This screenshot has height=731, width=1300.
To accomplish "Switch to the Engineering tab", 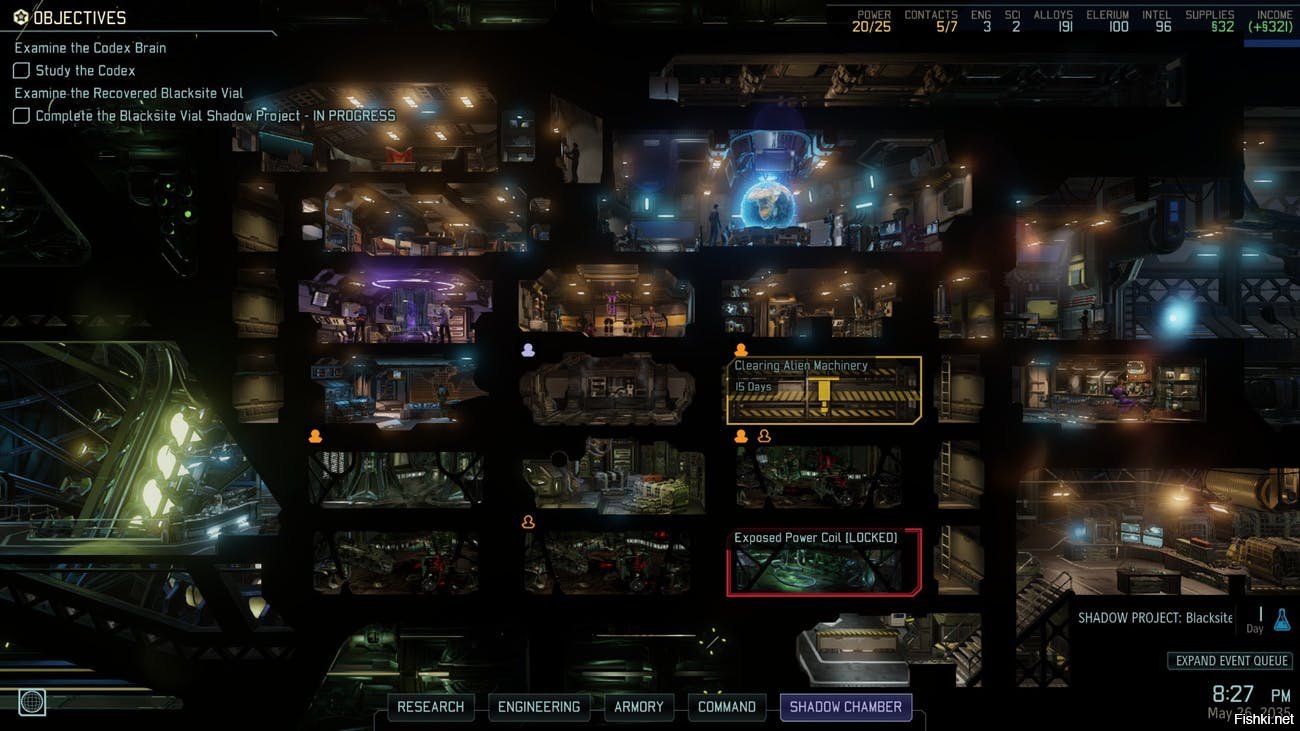I will pyautogui.click(x=539, y=707).
